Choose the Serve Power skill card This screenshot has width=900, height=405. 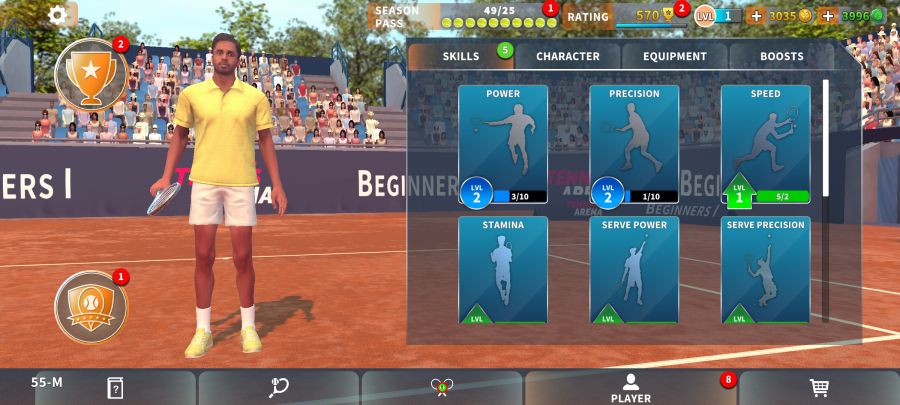tap(634, 270)
